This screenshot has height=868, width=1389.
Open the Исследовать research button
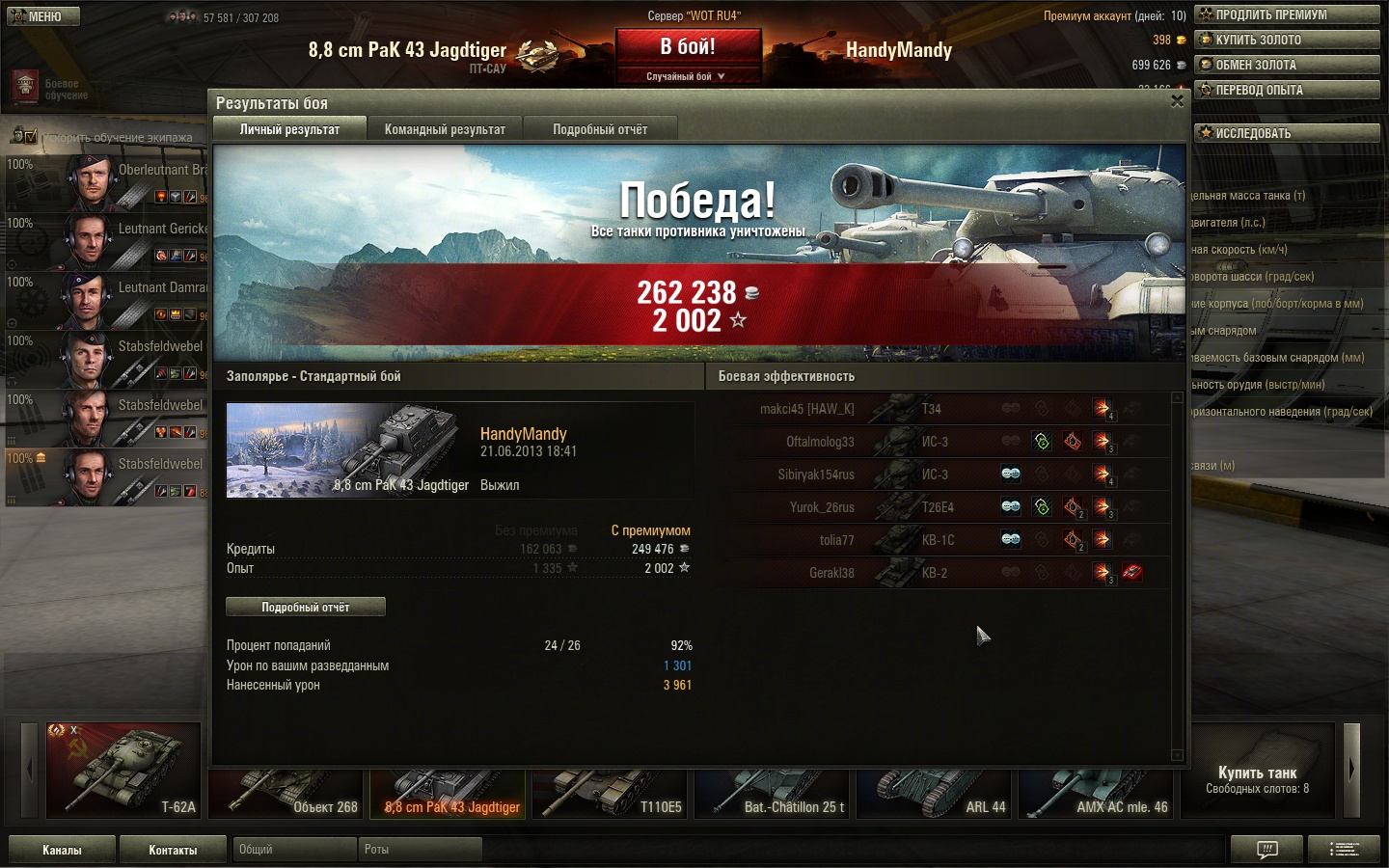pyautogui.click(x=1287, y=133)
